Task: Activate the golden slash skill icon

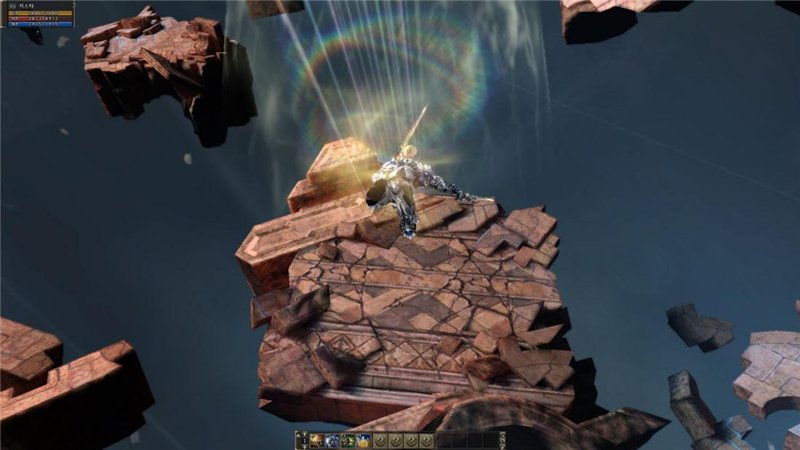Action: point(316,440)
